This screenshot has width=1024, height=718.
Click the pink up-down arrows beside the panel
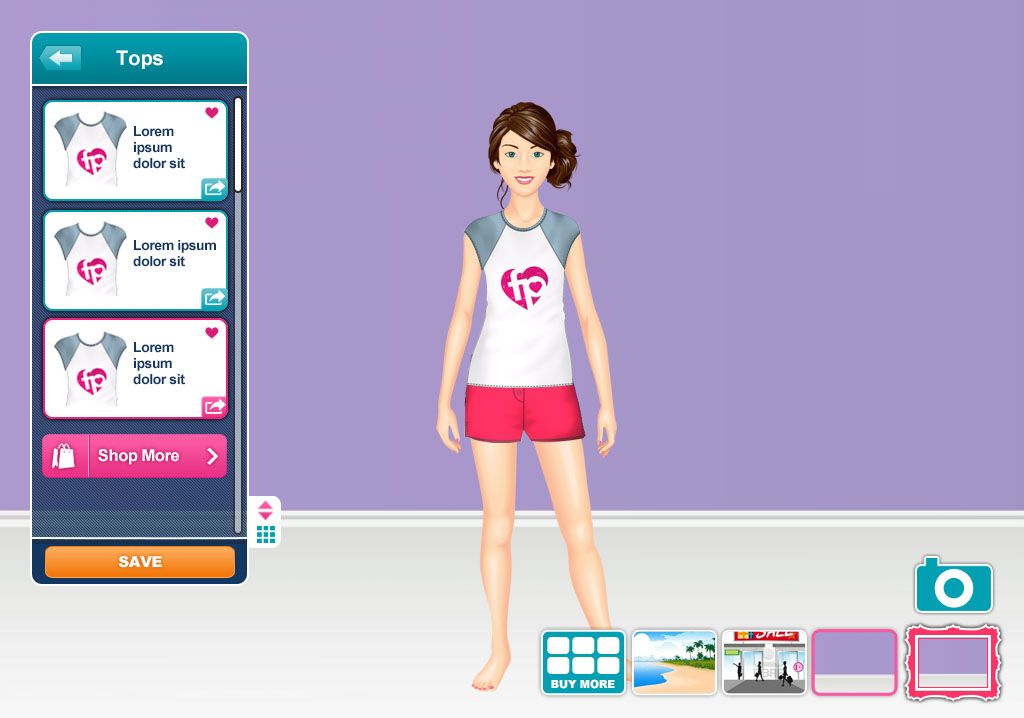point(266,510)
